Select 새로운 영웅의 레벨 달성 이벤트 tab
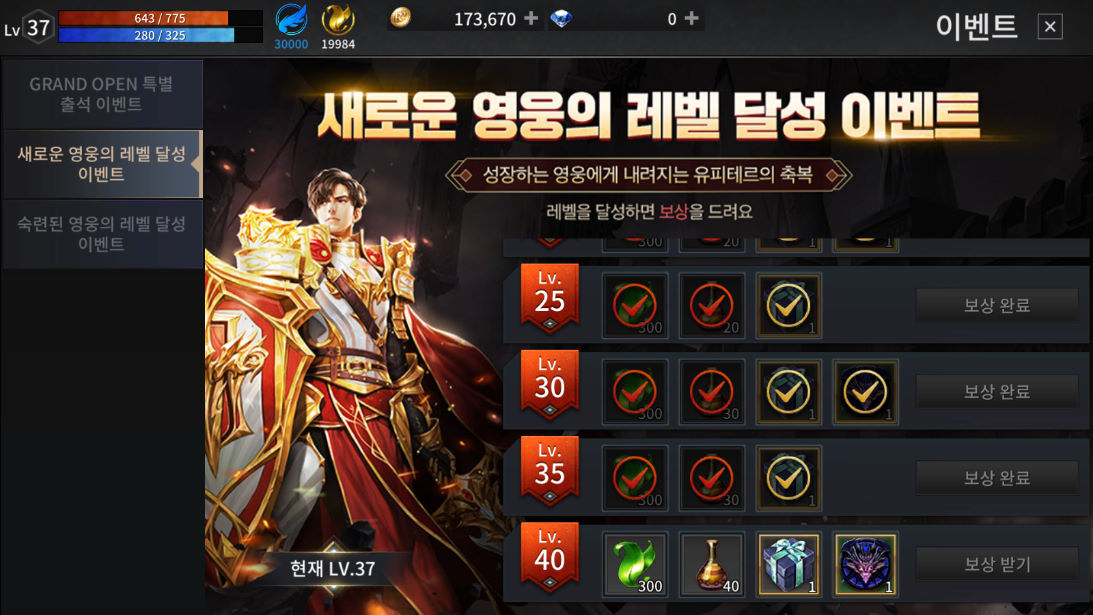Viewport: 1093px width, 615px height. (101, 164)
